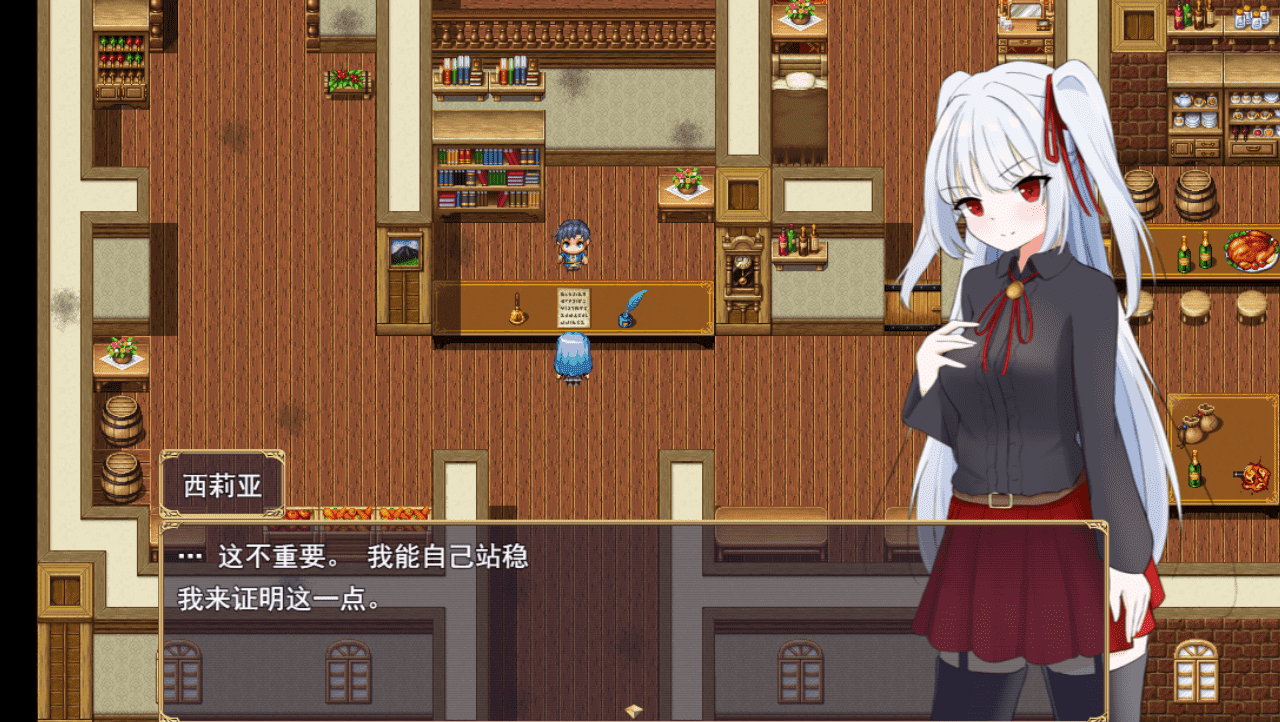Click the quill and inkwell on the counter
The image size is (1280, 722).
[633, 310]
